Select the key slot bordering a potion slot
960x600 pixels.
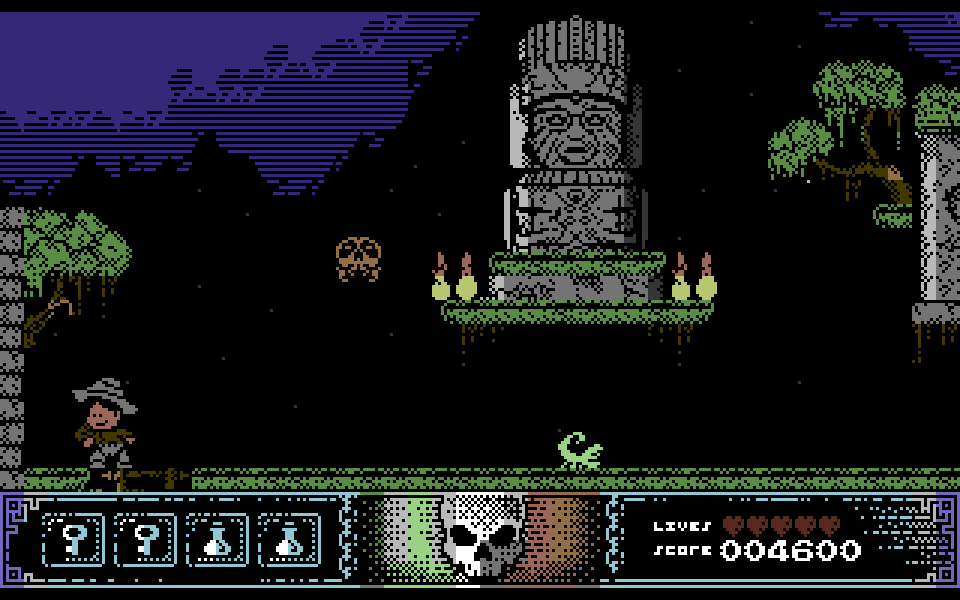[146, 540]
